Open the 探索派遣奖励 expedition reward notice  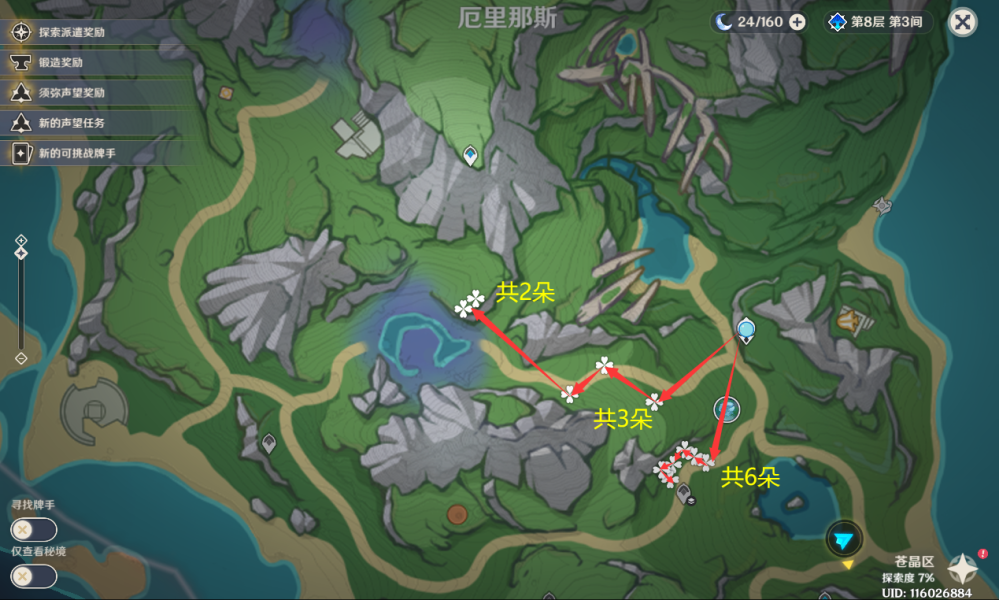(x=70, y=32)
